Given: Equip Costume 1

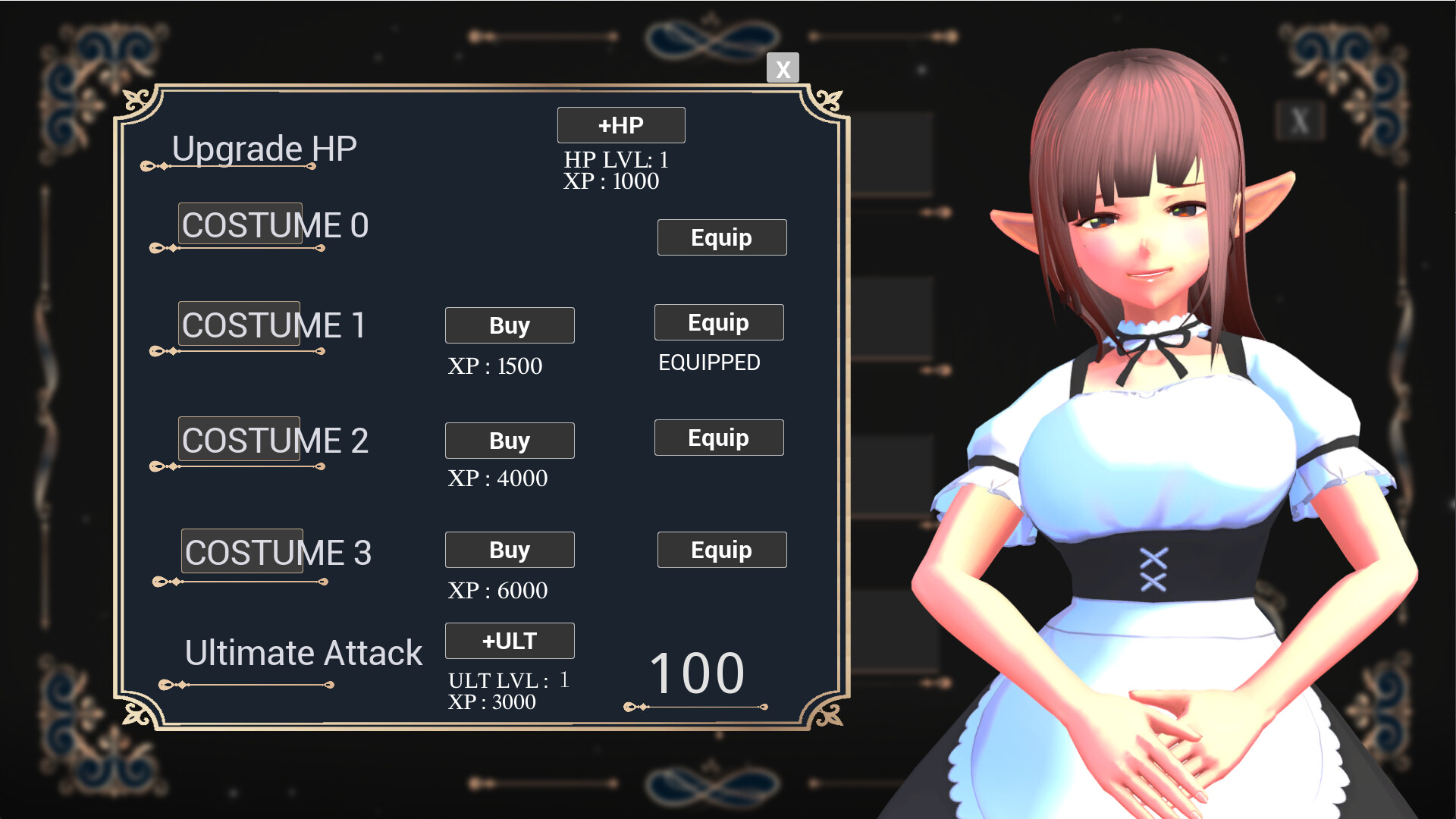Looking at the screenshot, I should coord(718,322).
